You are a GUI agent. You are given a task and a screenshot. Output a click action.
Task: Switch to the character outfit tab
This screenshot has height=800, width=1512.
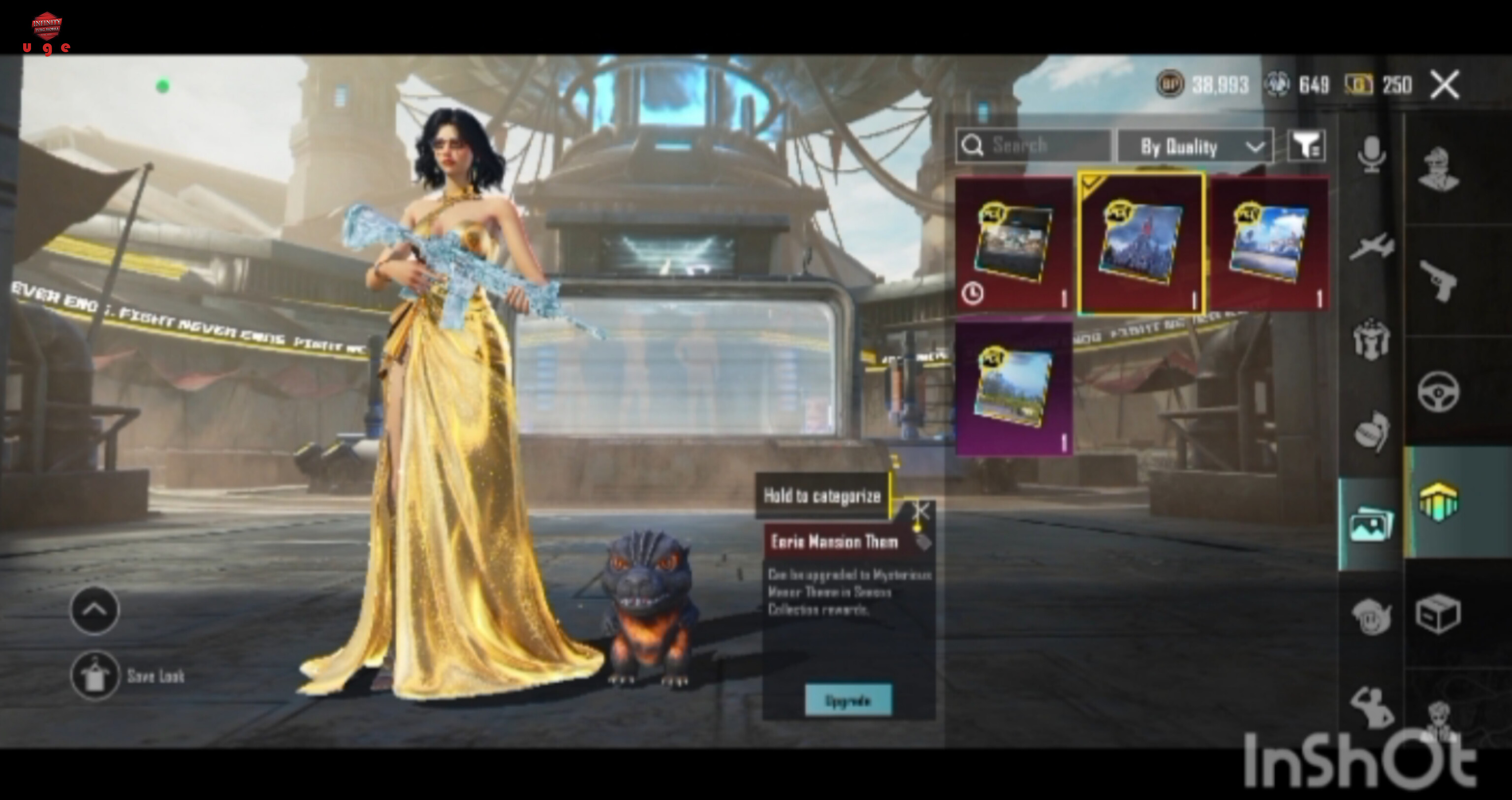[1438, 169]
